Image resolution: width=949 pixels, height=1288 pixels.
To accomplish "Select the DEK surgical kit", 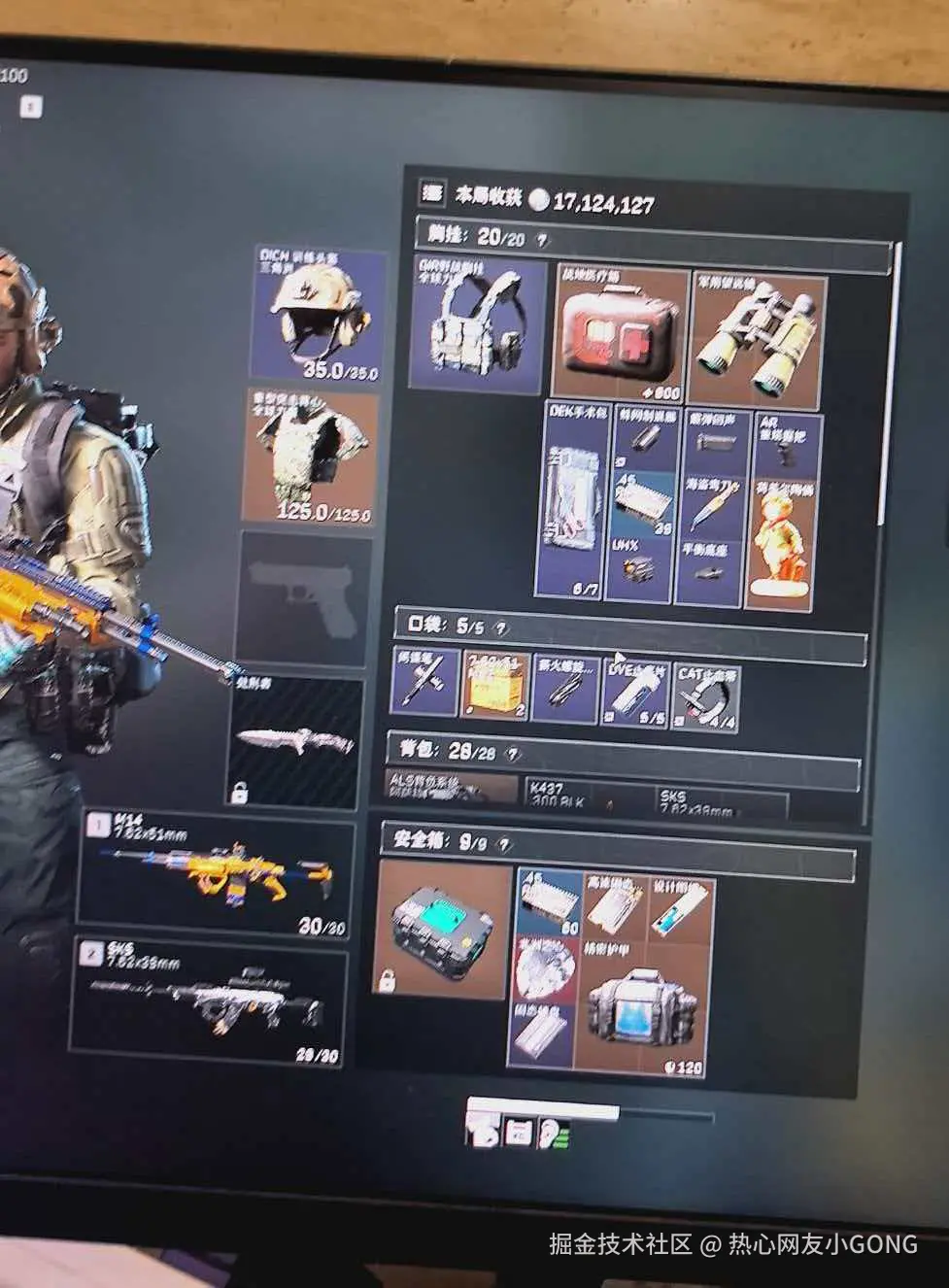I will coord(574,499).
